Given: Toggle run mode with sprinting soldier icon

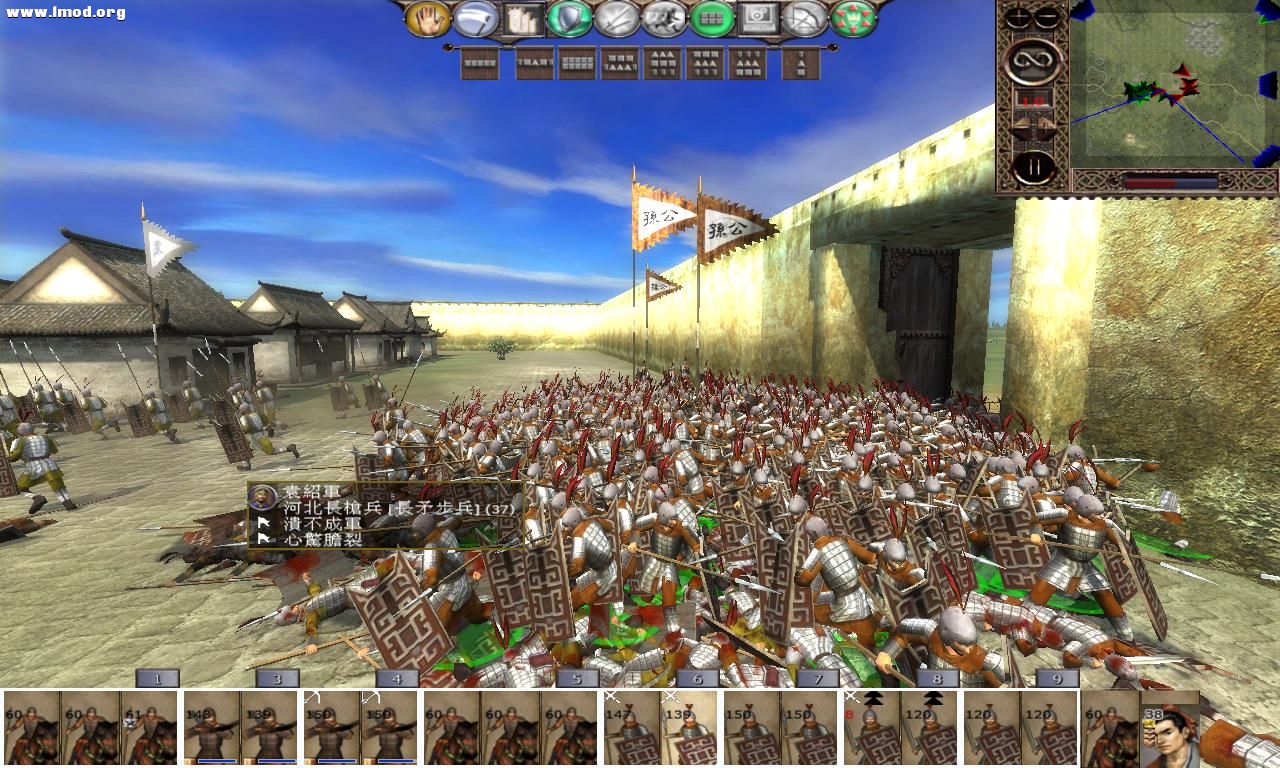Looking at the screenshot, I should coord(663,17).
